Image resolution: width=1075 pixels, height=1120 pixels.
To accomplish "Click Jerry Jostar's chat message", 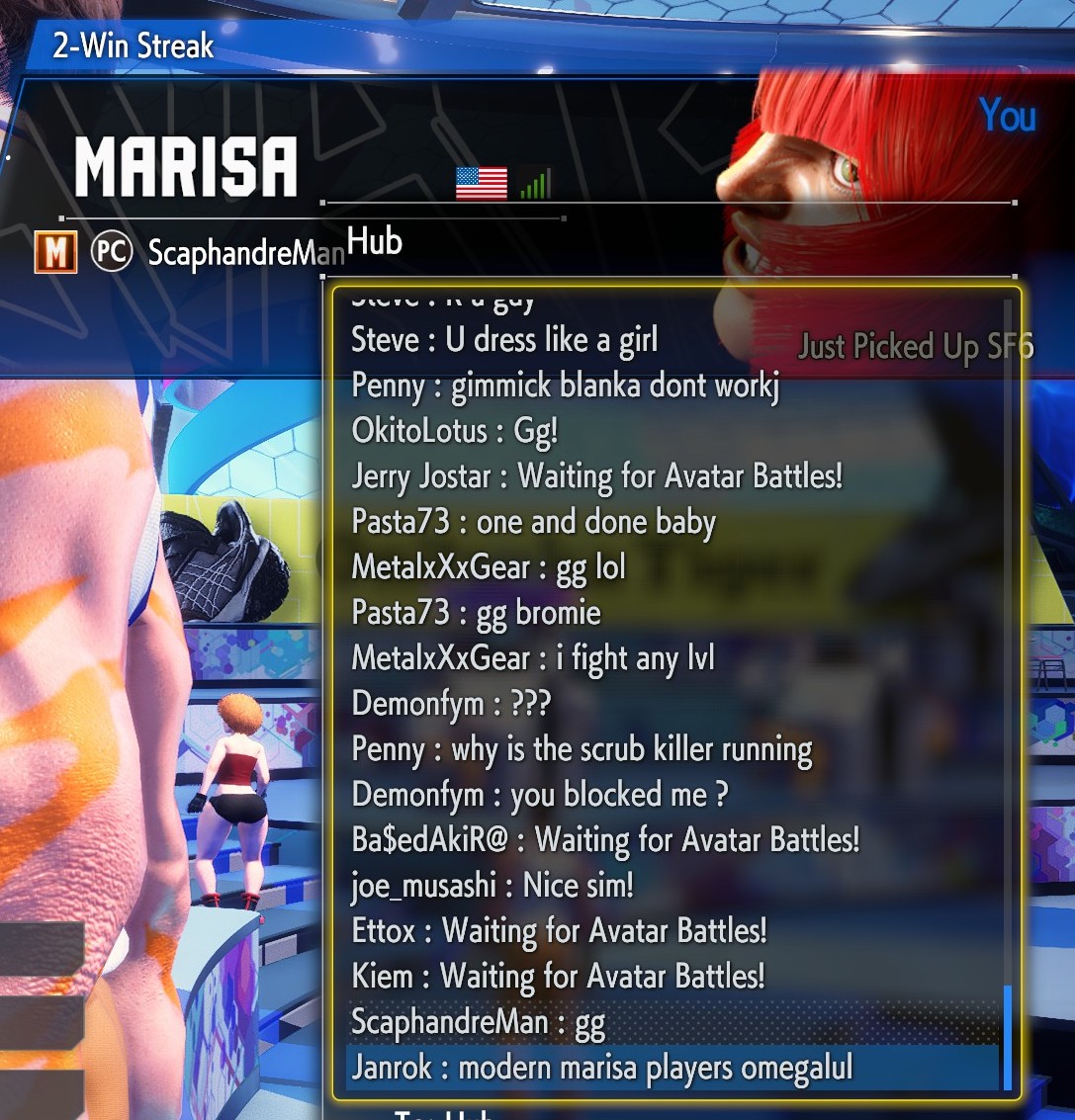I will 596,476.
